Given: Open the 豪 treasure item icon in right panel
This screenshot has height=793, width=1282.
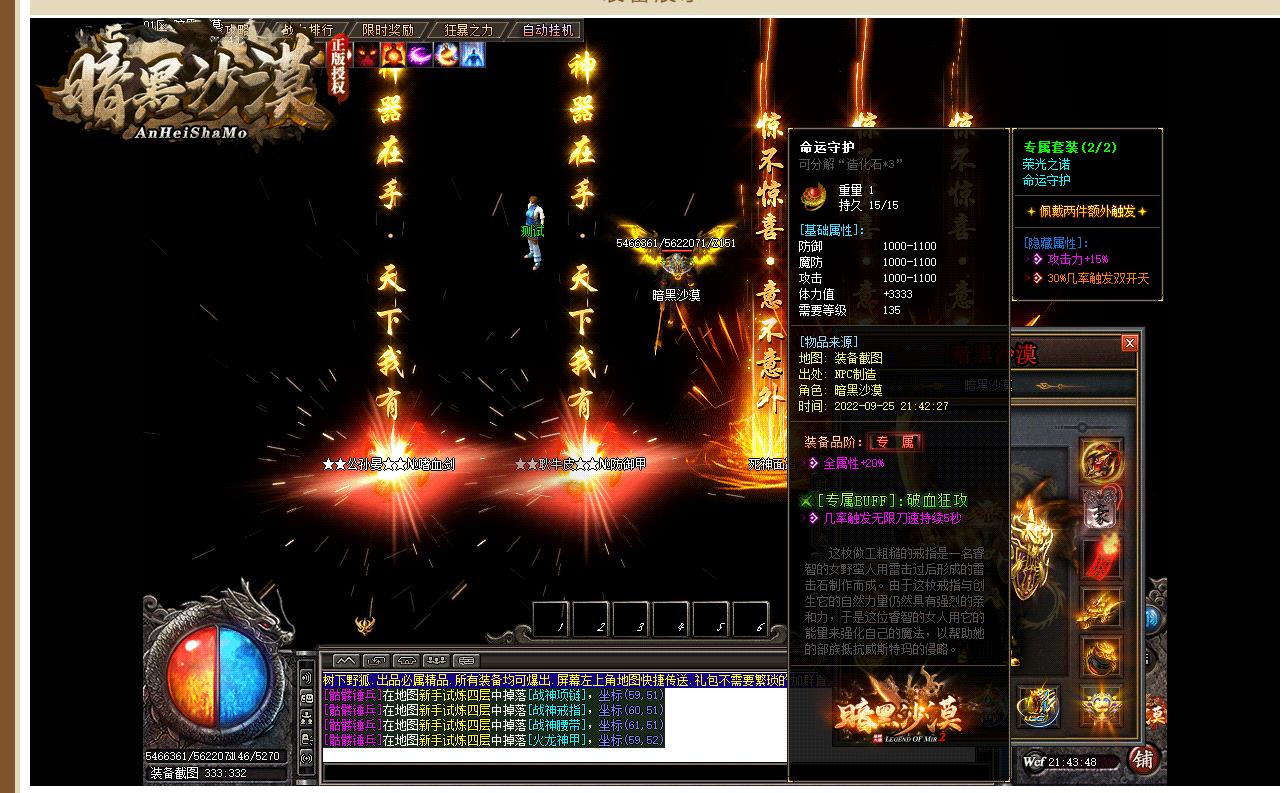Looking at the screenshot, I should click(1099, 513).
